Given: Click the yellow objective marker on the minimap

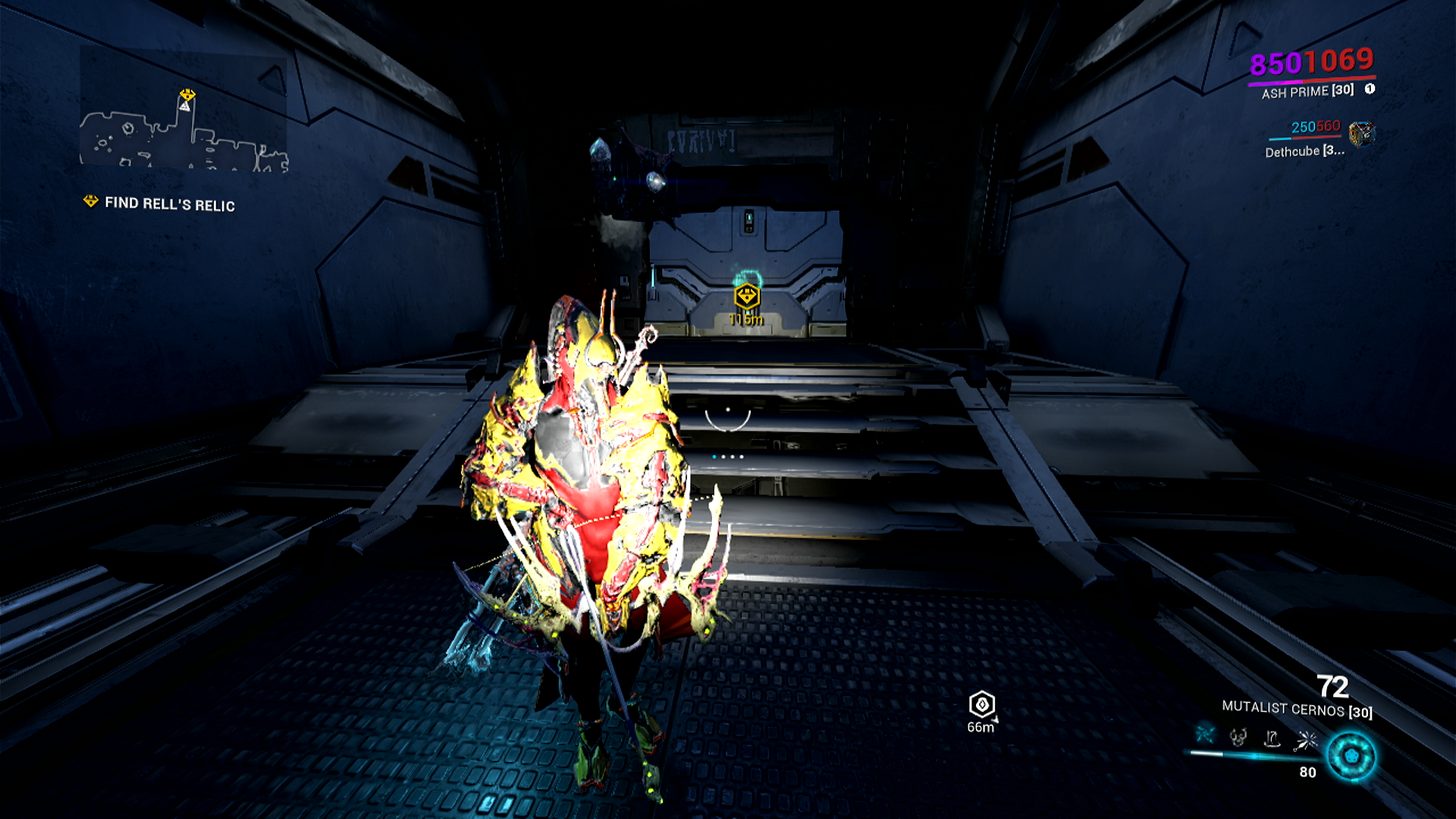Looking at the screenshot, I should pyautogui.click(x=187, y=96).
